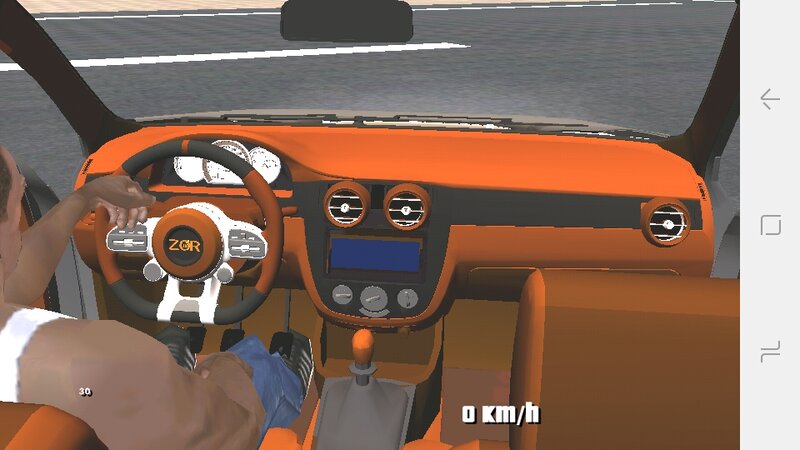Tap the square Android home button

[x=770, y=225]
